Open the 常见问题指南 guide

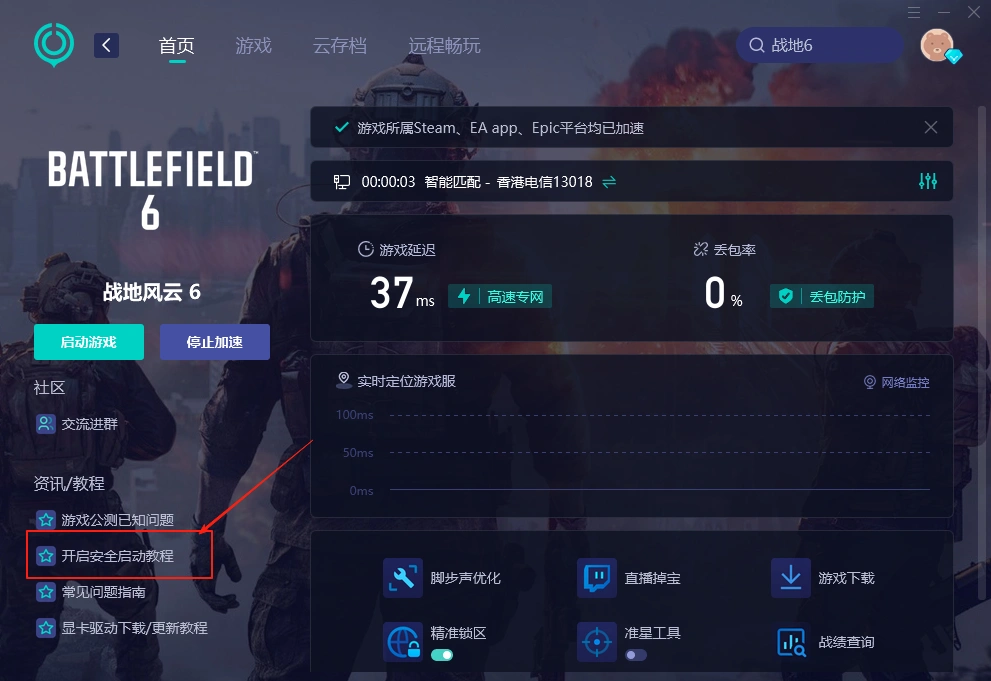[103, 592]
